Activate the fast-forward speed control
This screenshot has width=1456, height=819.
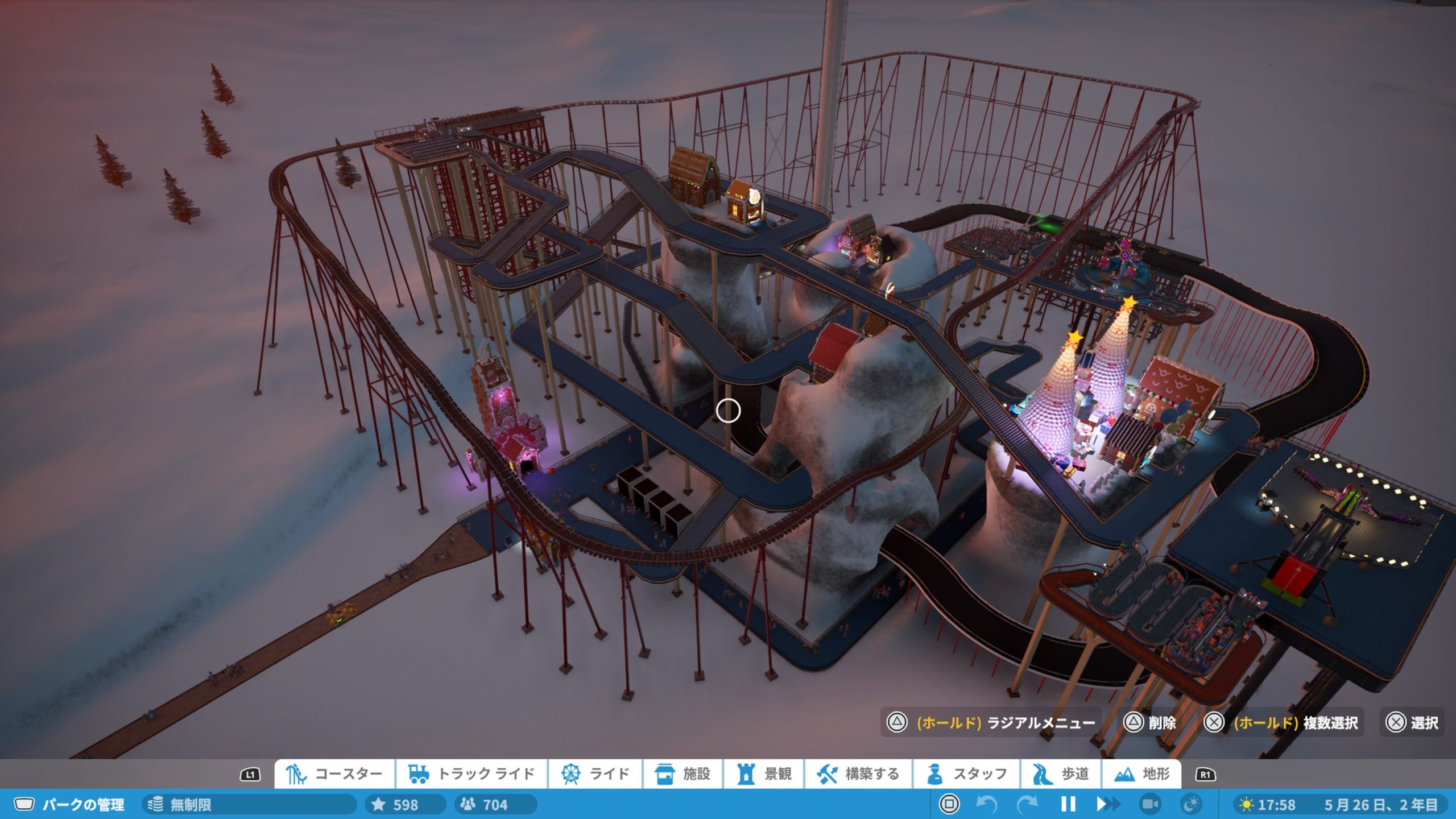[x=1107, y=804]
